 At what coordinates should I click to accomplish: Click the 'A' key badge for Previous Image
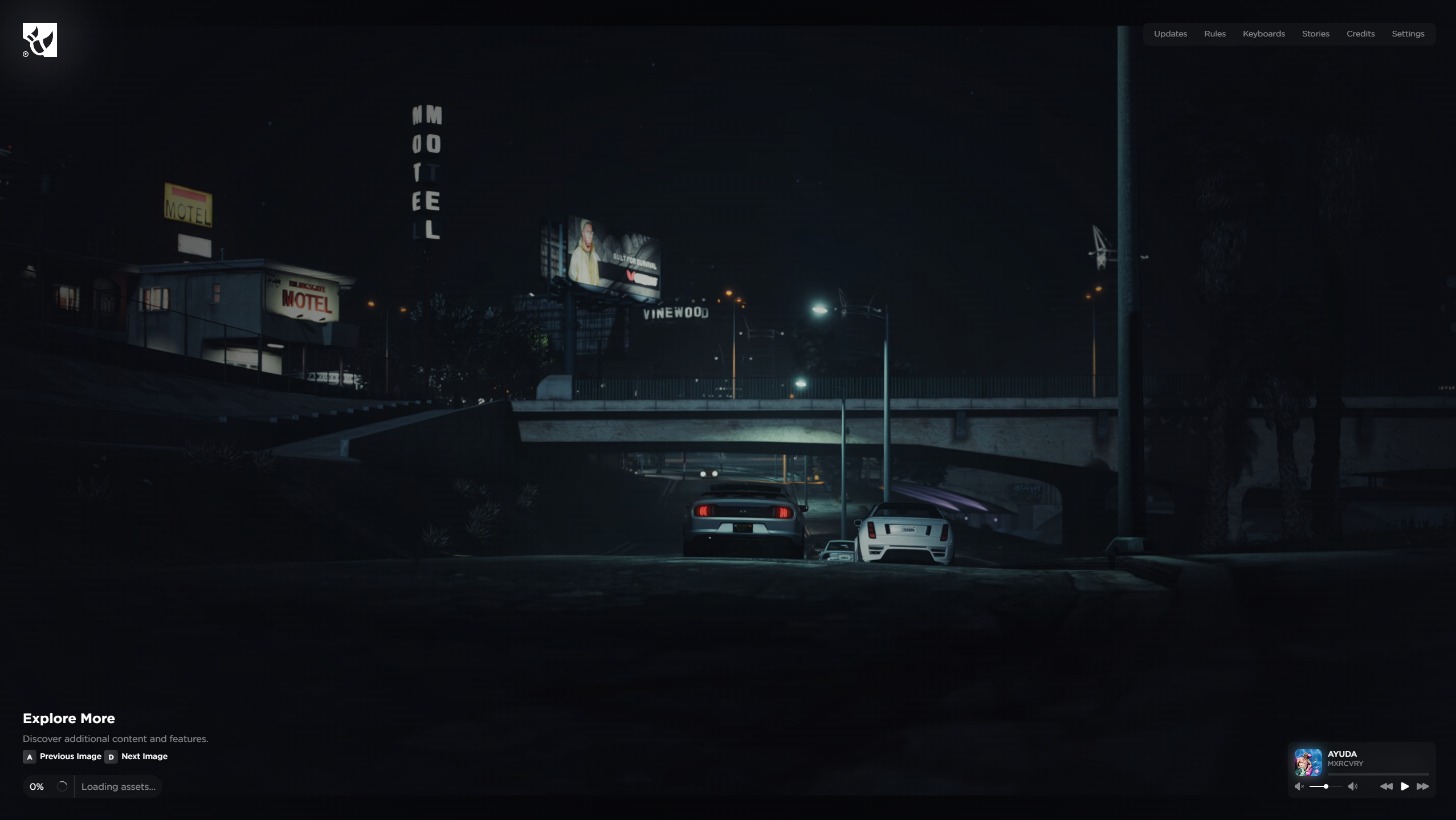click(29, 757)
